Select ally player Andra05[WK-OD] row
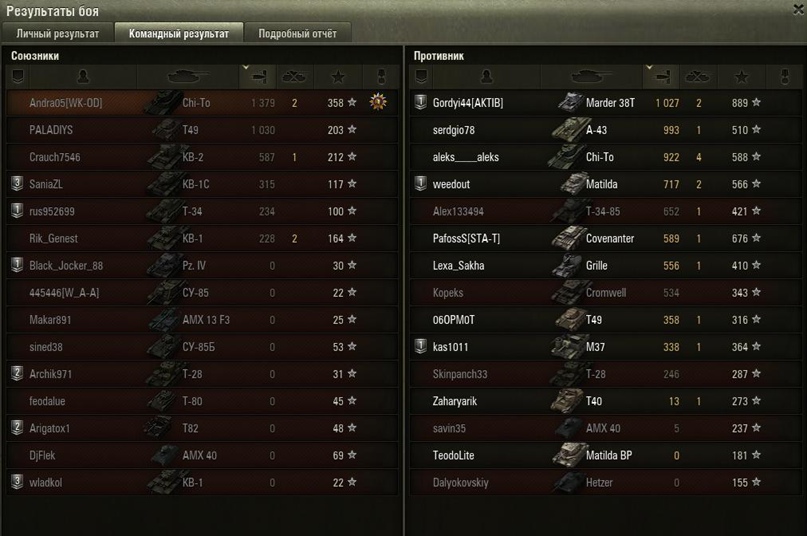The height and width of the screenshot is (536, 807). coord(66,103)
